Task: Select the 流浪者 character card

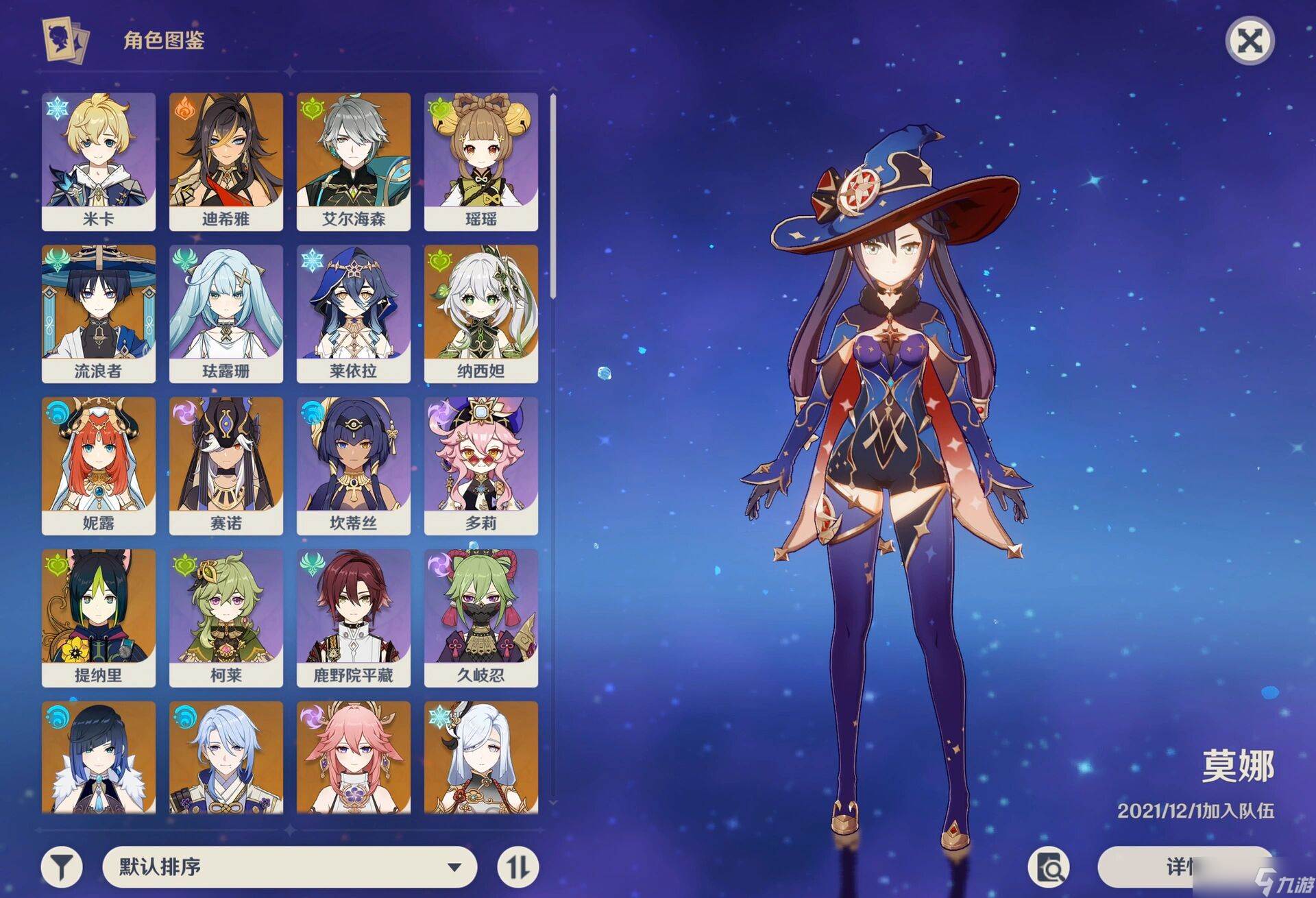Action: coord(99,313)
